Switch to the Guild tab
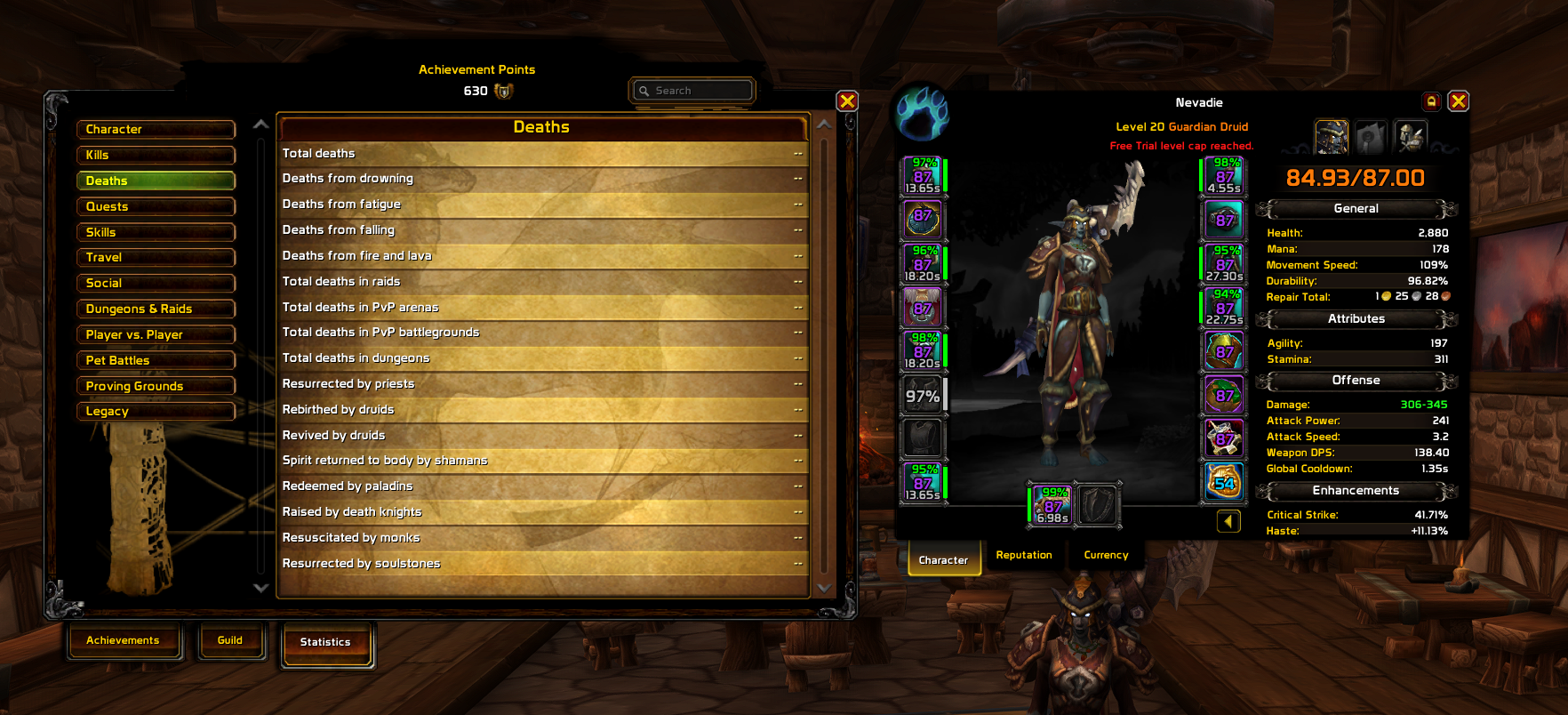Screen dimensions: 1568x715 pos(230,640)
